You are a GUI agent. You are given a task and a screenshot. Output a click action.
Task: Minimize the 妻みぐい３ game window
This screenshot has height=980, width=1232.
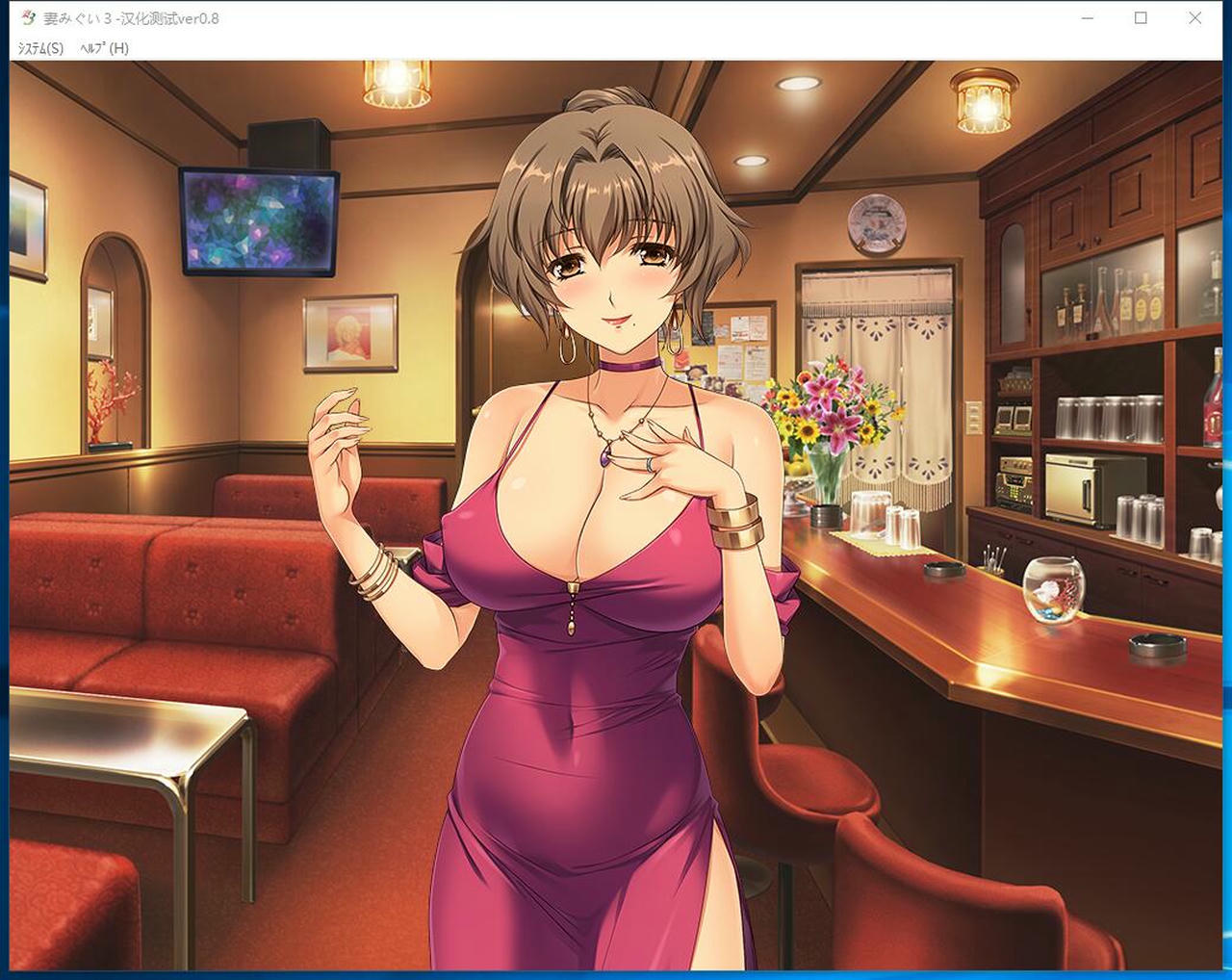(x=1087, y=17)
